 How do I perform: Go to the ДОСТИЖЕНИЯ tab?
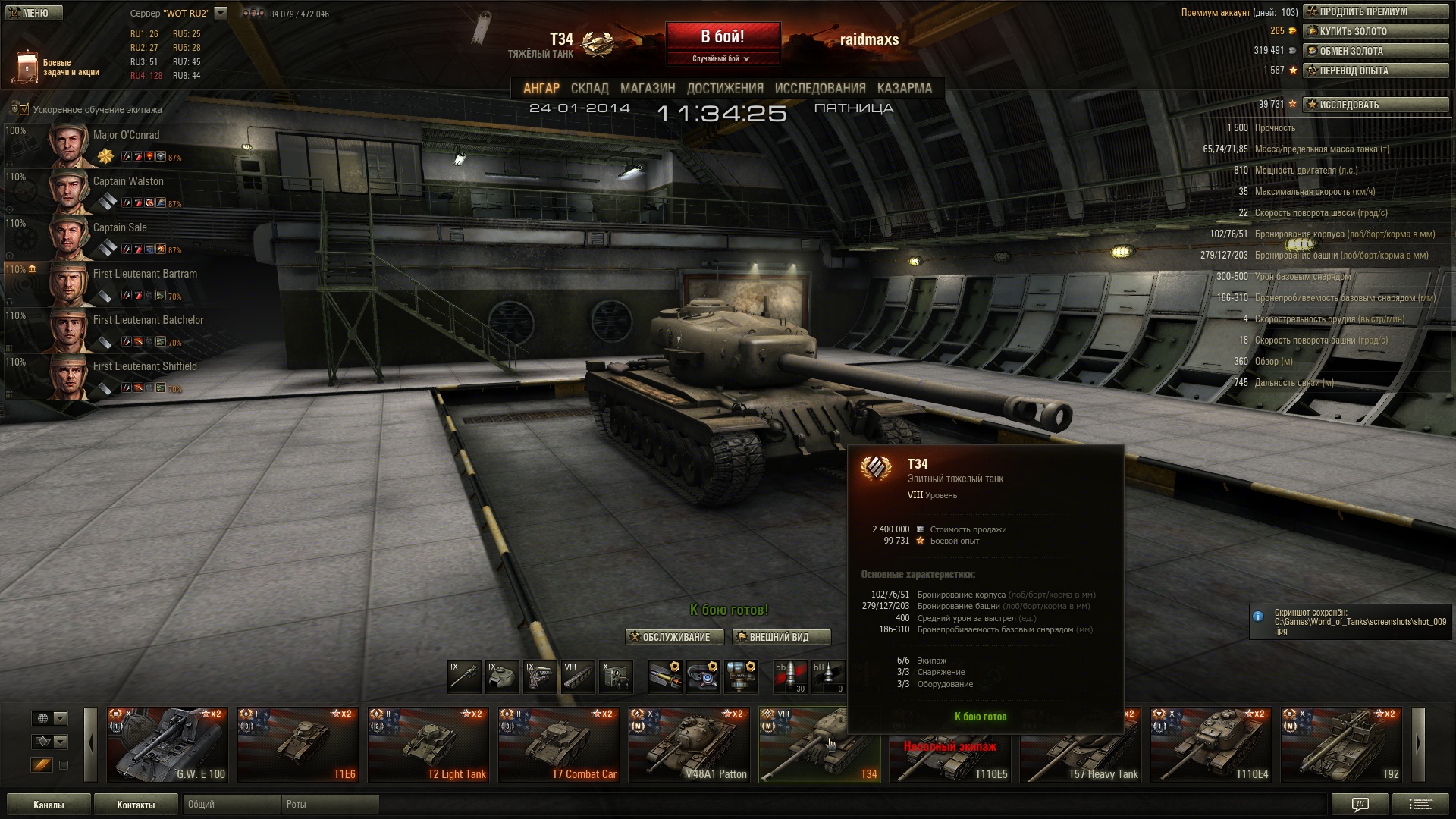[x=725, y=89]
